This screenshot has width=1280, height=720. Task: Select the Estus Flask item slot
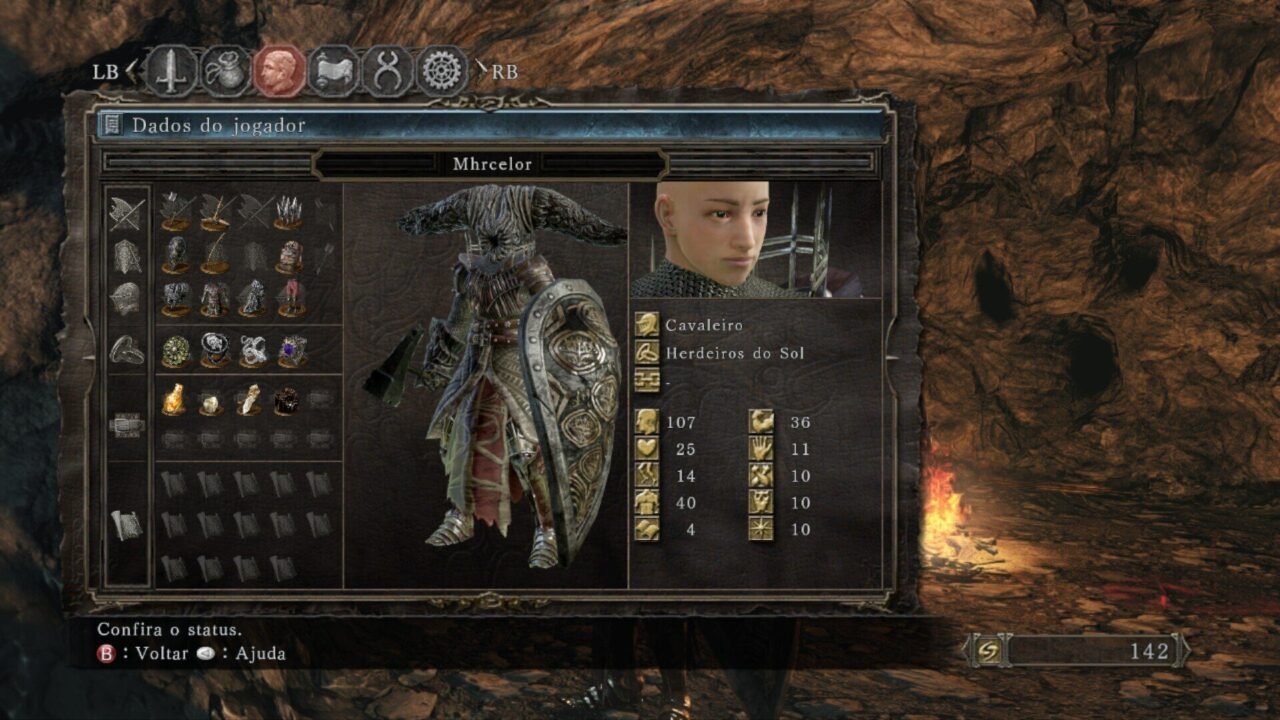pyautogui.click(x=176, y=400)
